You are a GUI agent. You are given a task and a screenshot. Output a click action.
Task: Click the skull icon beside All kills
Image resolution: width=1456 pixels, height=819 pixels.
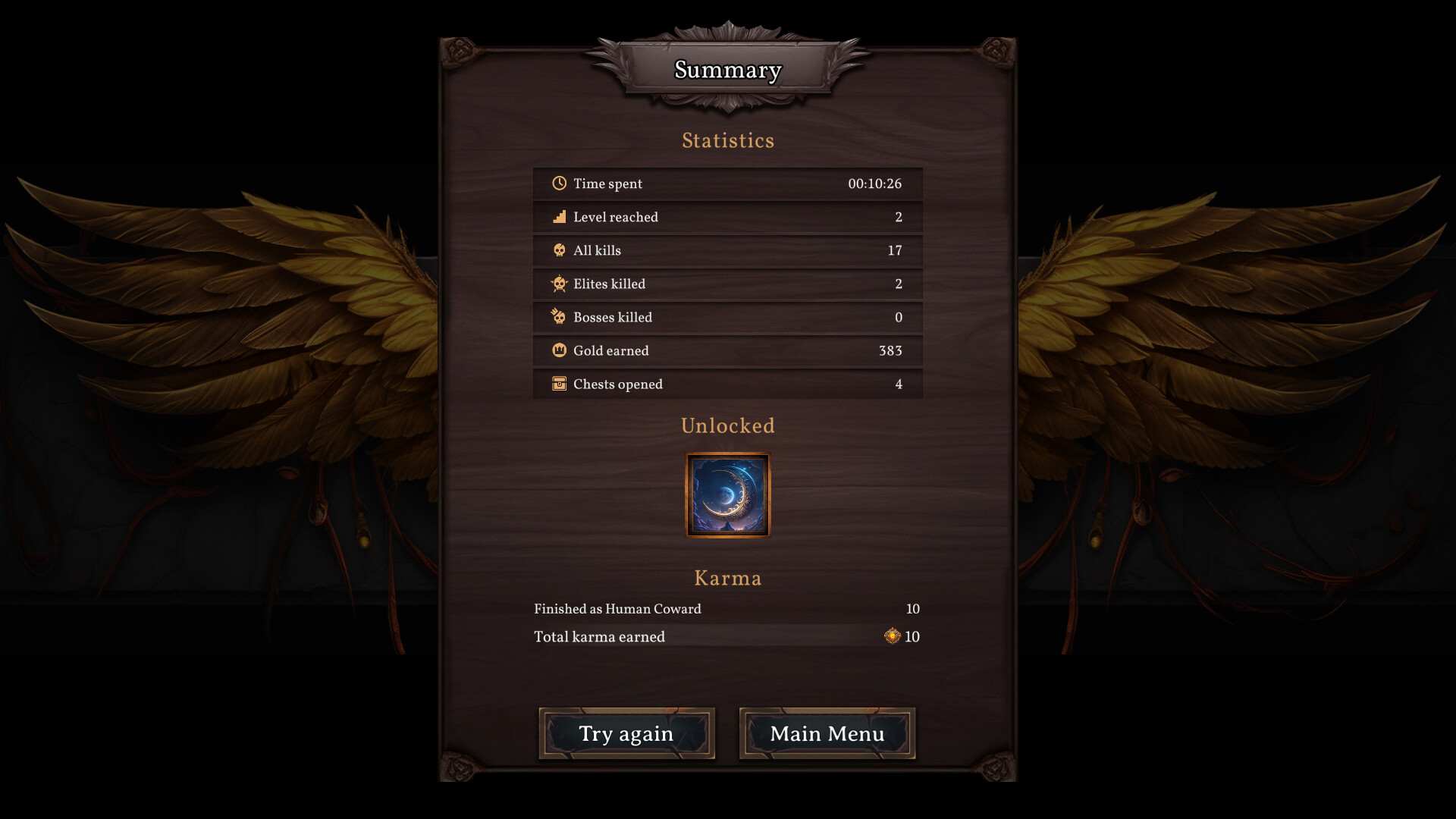pos(559,250)
